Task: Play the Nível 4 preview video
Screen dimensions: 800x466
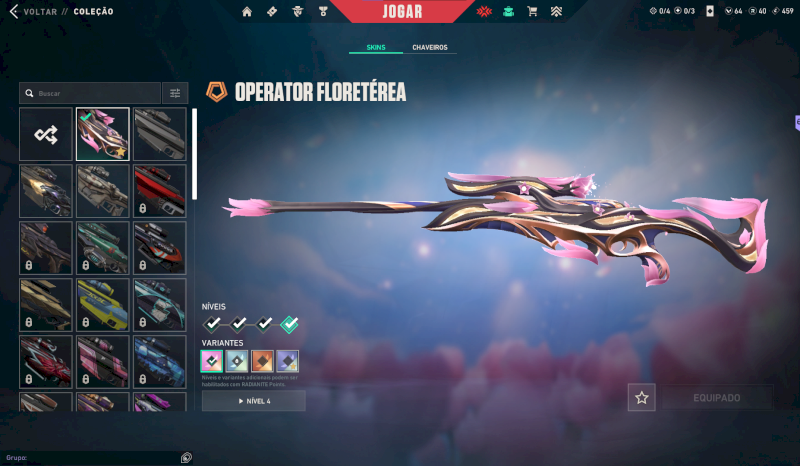Action: (254, 401)
